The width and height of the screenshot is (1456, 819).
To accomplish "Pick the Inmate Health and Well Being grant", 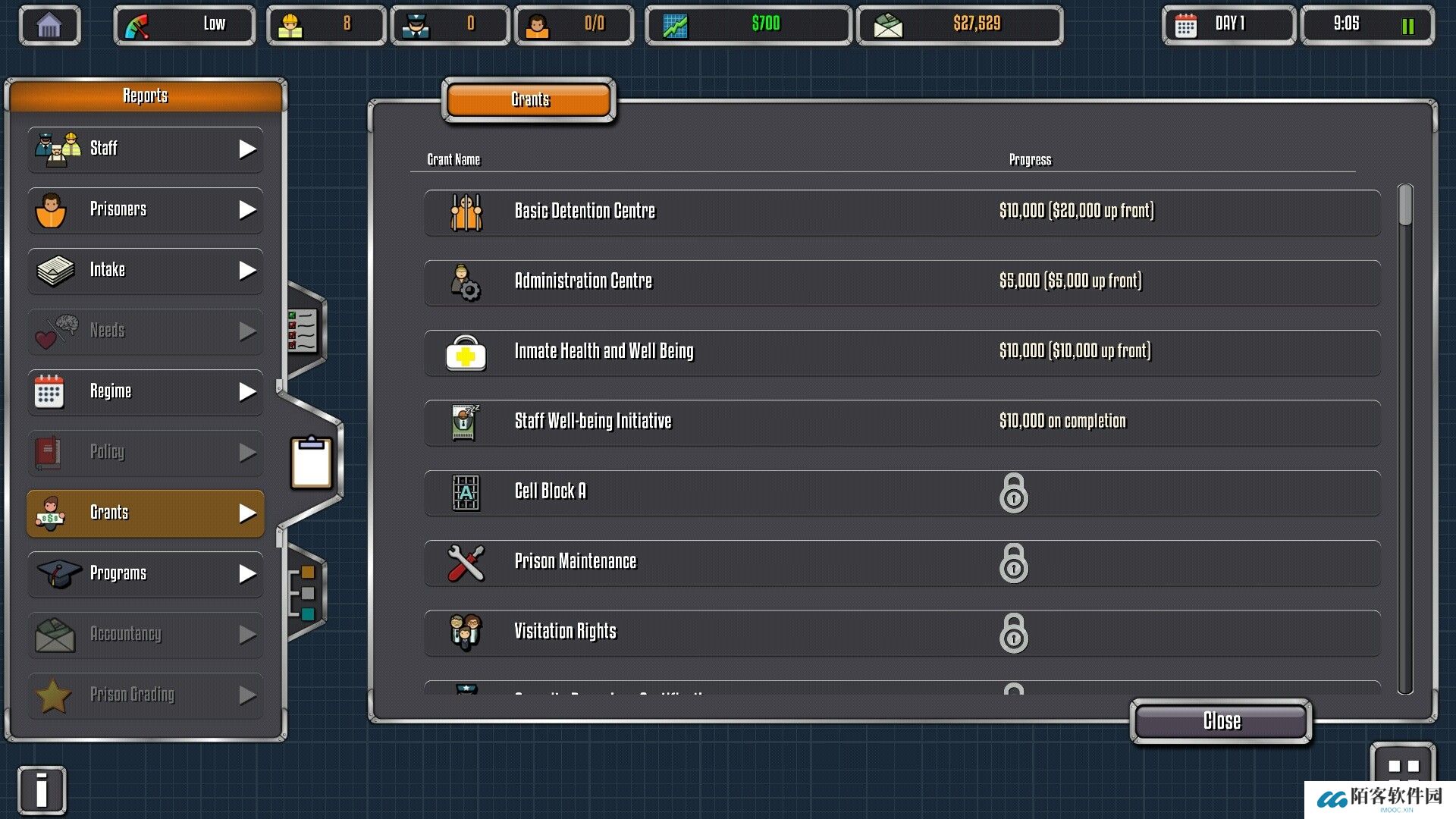I will click(901, 352).
